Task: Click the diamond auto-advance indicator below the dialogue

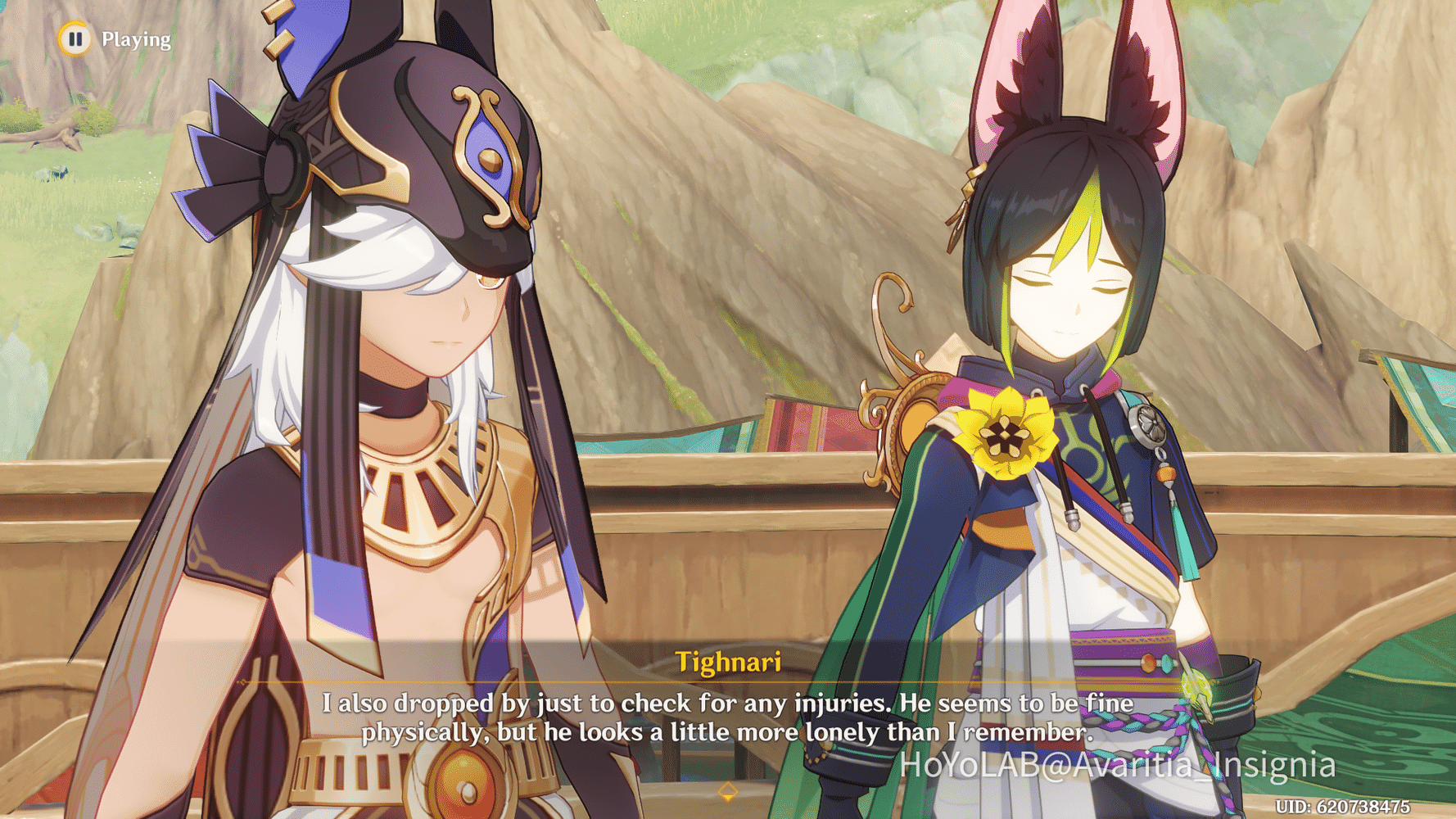Action: coord(727,791)
